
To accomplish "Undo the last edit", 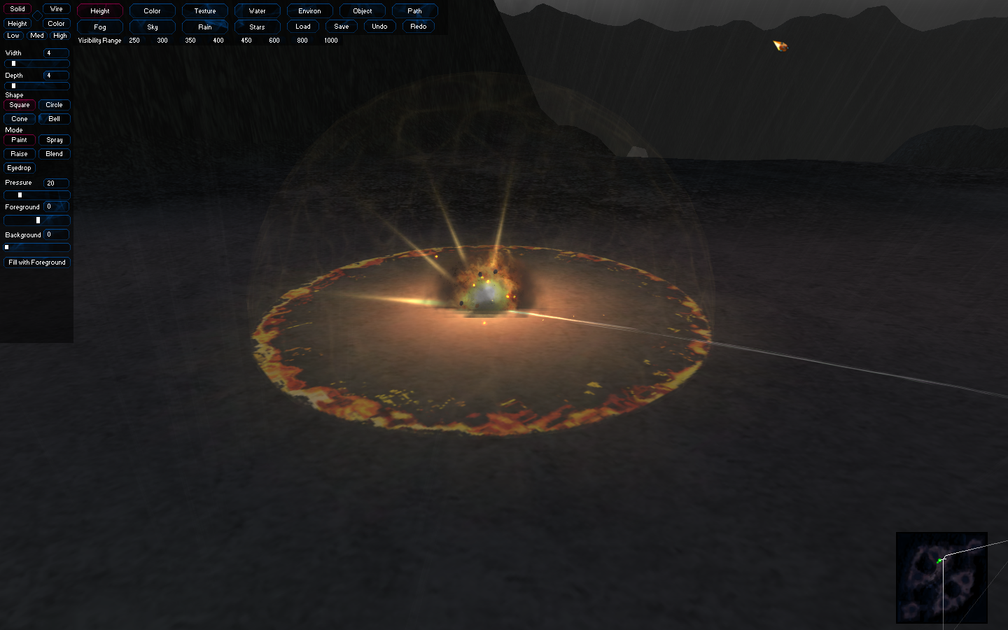I will click(379, 27).
